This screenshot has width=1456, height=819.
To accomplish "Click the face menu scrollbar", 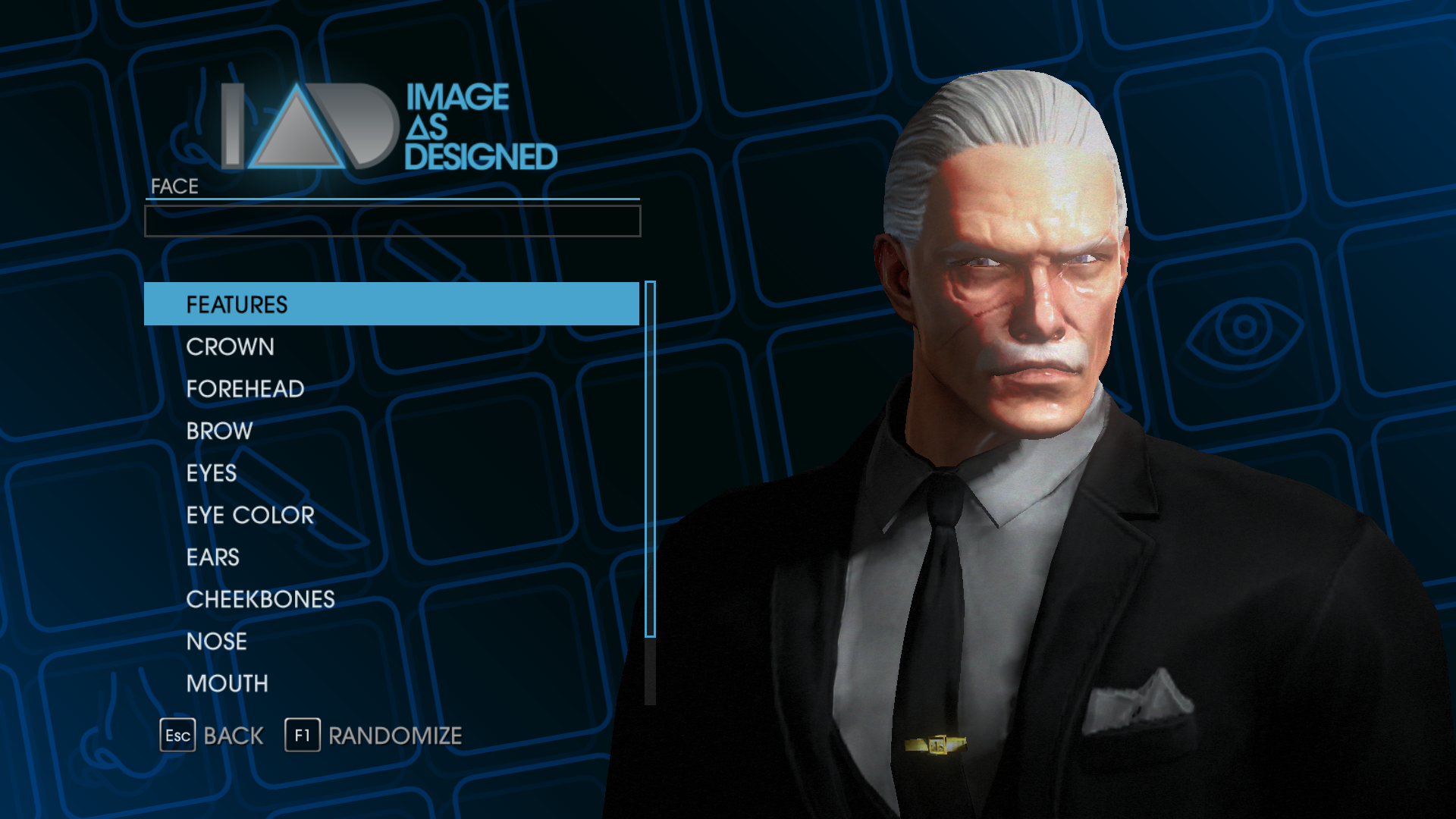I will pos(650,459).
